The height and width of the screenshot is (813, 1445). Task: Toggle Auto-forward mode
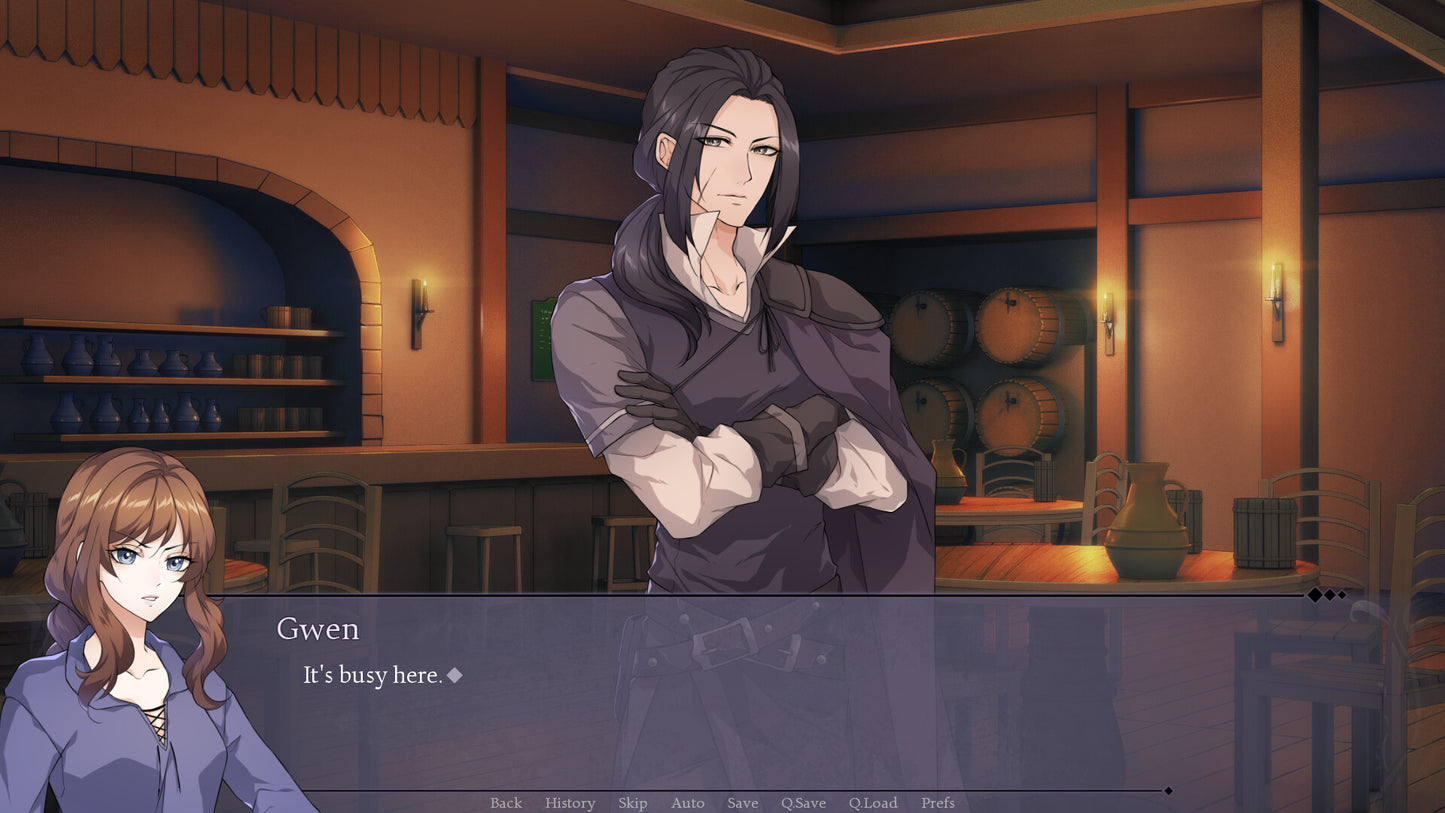click(687, 802)
